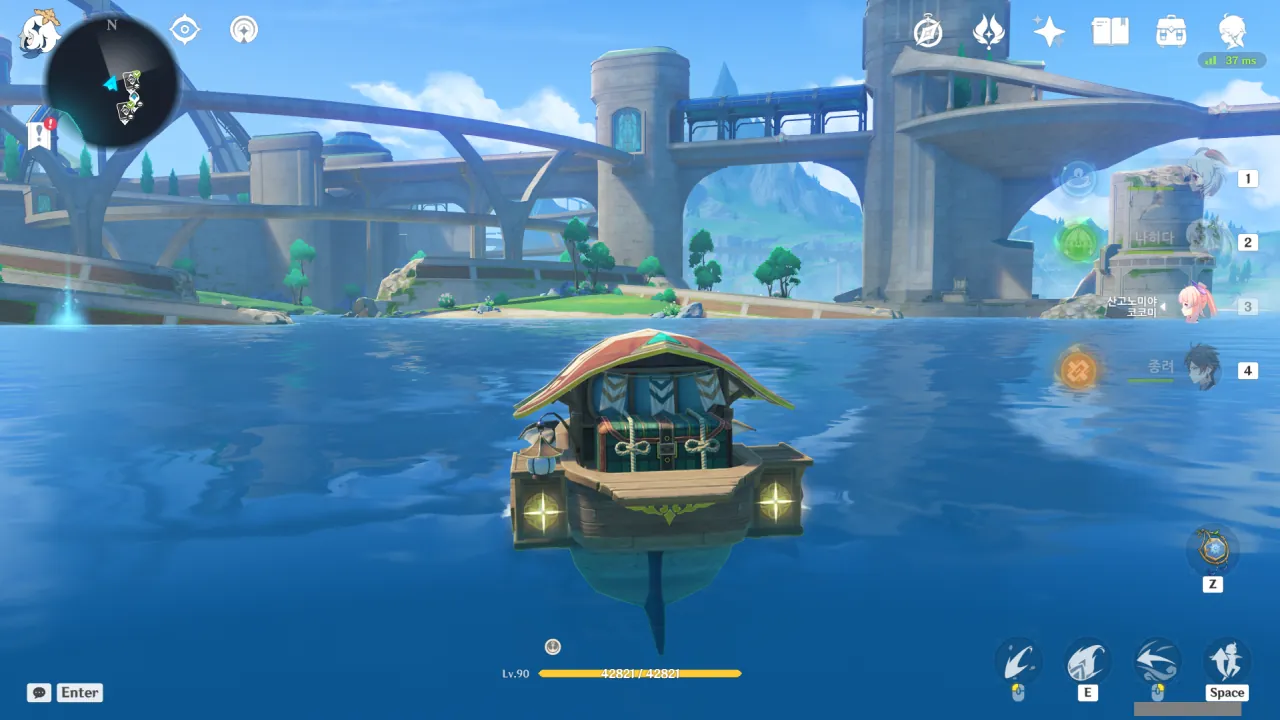Image resolution: width=1280 pixels, height=720 pixels.
Task: Switch to party member Zhongli
Action: (1204, 369)
